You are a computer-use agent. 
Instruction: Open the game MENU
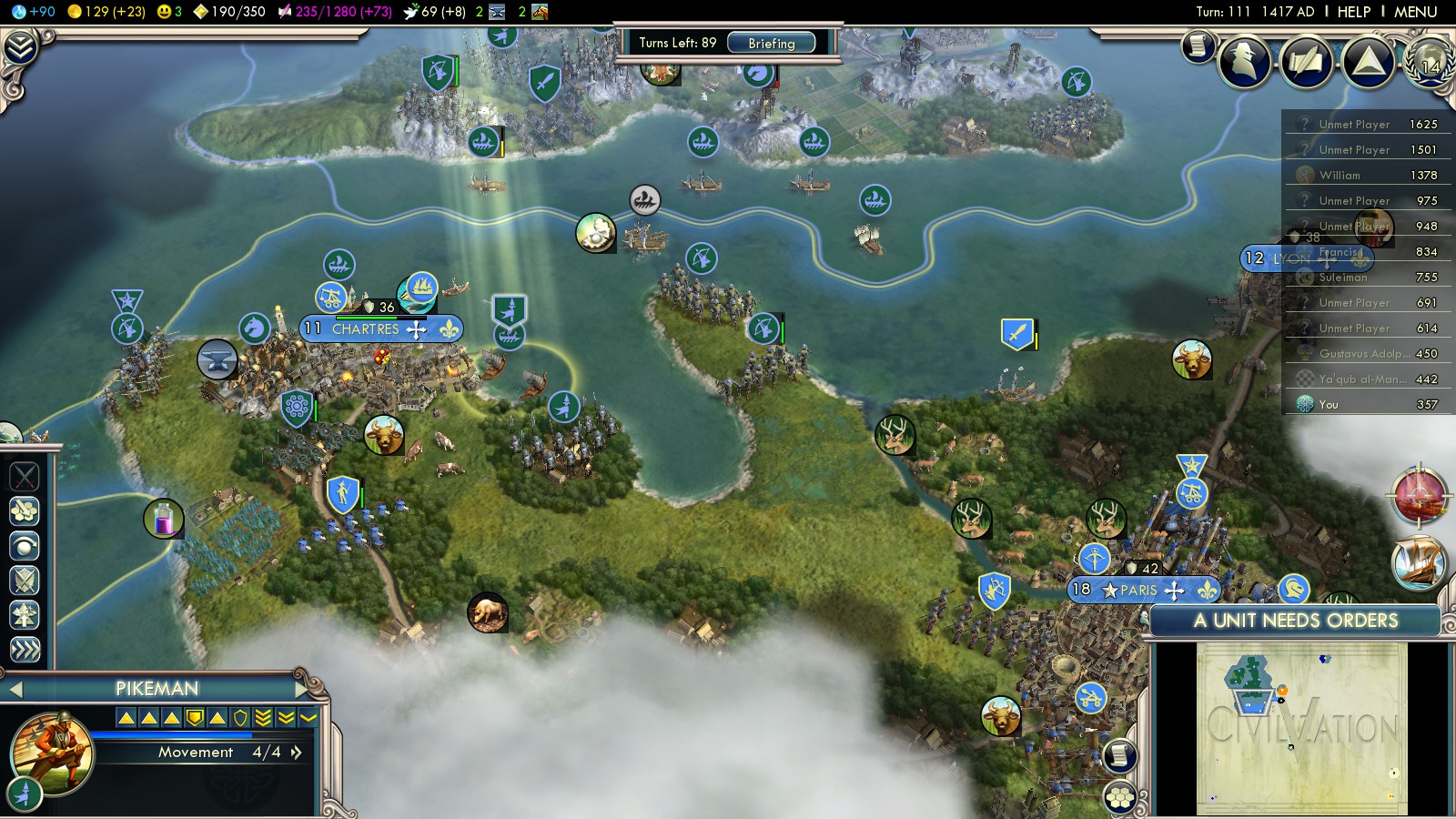point(1415,12)
